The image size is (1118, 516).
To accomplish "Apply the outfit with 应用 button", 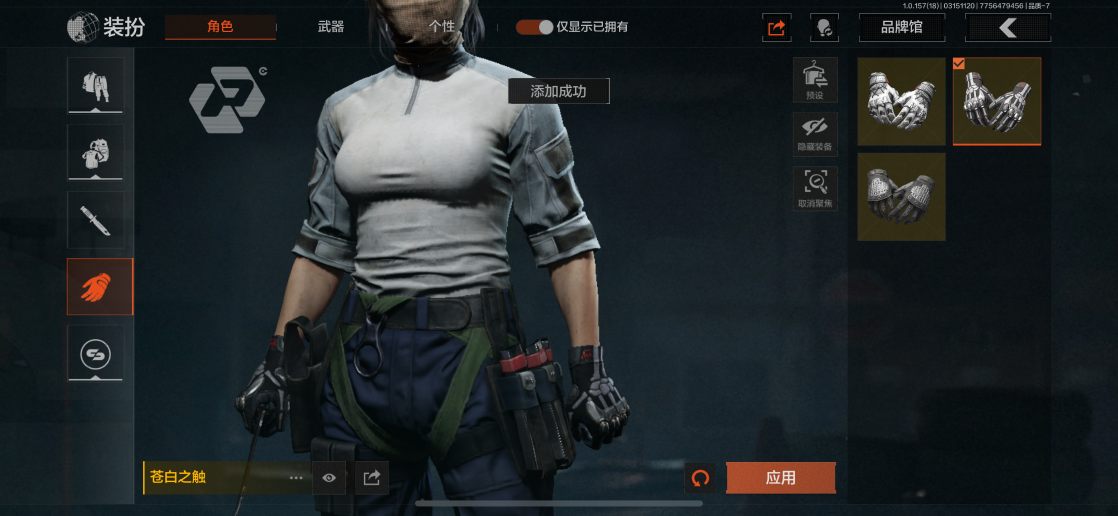I will pyautogui.click(x=780, y=478).
